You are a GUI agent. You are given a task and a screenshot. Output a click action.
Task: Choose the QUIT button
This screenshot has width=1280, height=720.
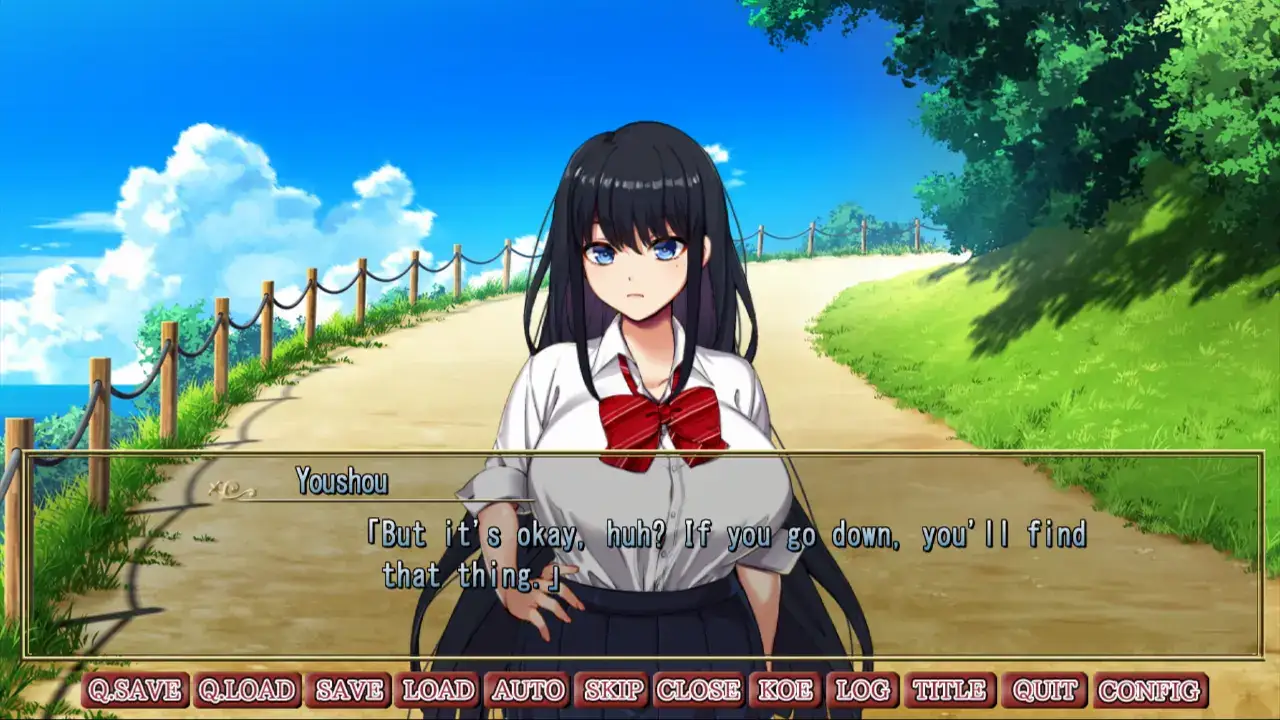pyautogui.click(x=1044, y=690)
